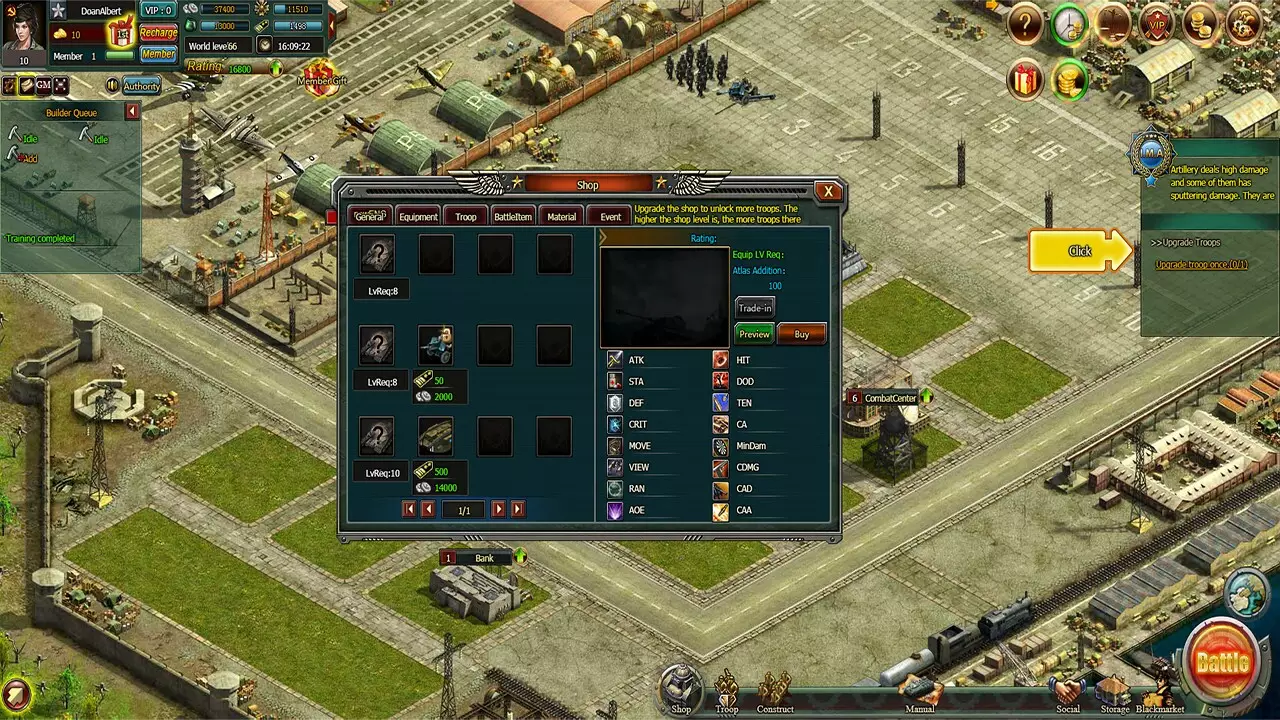The height and width of the screenshot is (720, 1280).
Task: Open the Storage icon in the bottom bar
Action: (x=1115, y=690)
